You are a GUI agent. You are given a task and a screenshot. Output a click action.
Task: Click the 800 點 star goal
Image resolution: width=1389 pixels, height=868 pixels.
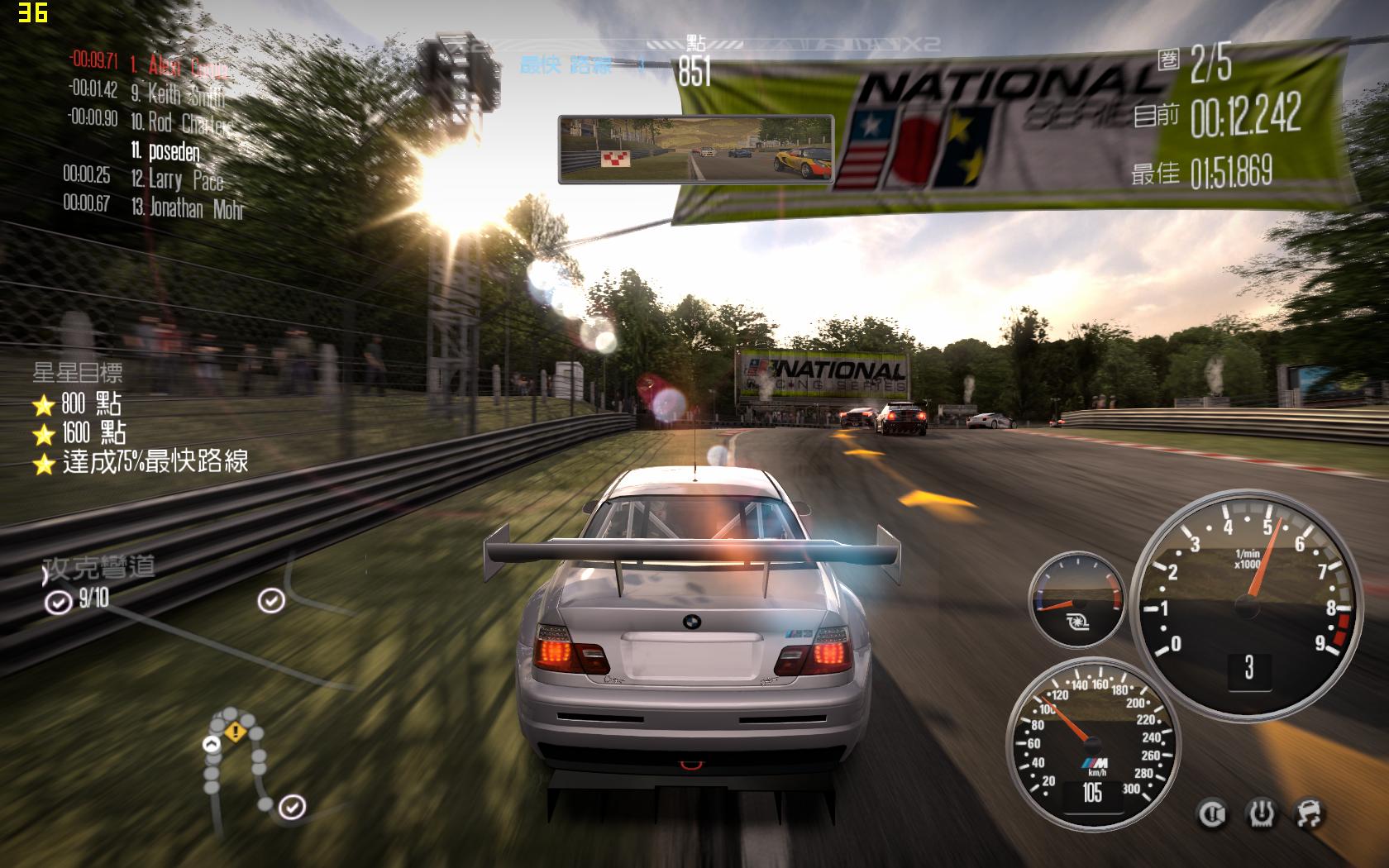pyautogui.click(x=79, y=404)
